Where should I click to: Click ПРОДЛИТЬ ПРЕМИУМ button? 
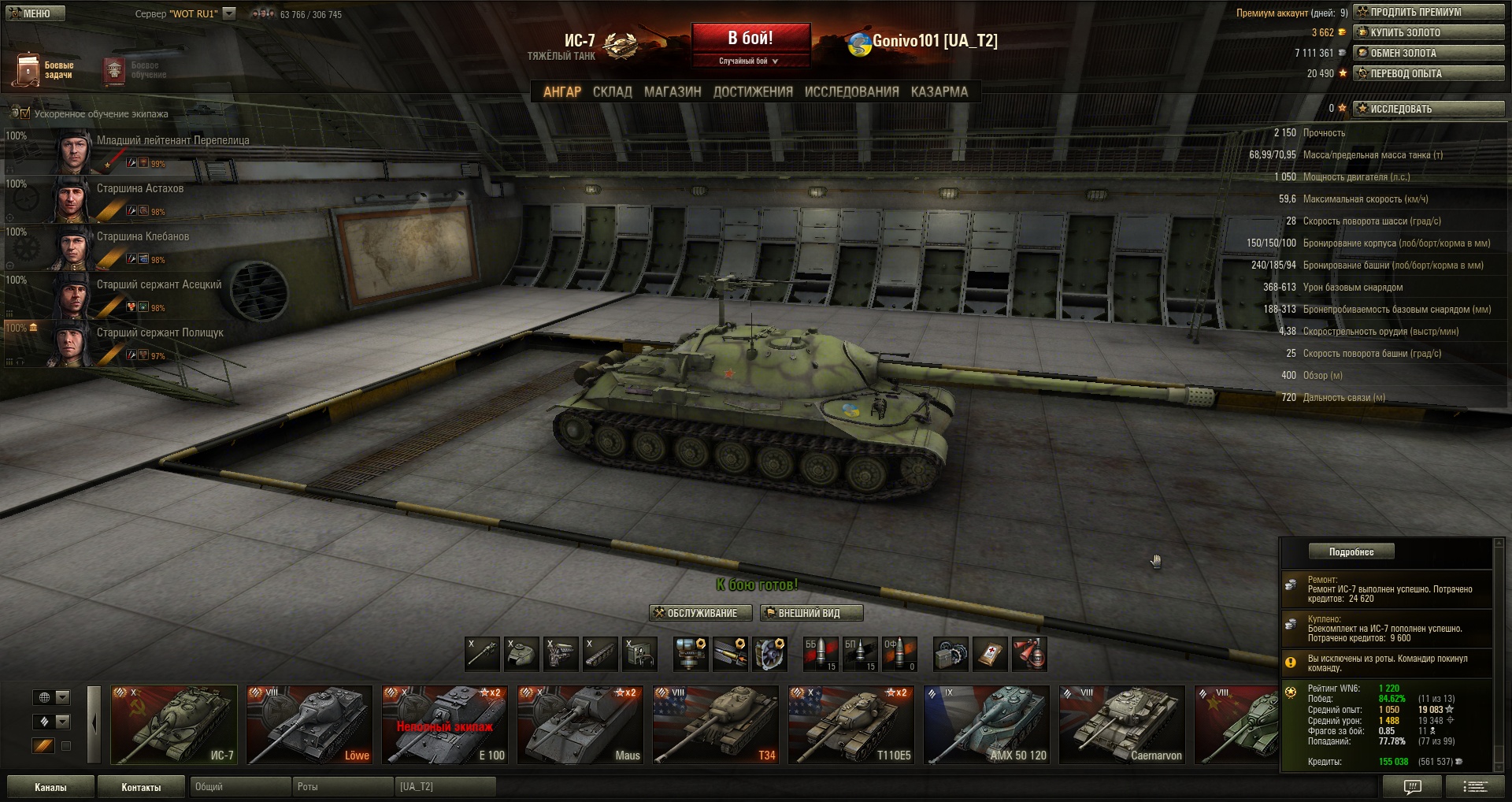point(1429,13)
